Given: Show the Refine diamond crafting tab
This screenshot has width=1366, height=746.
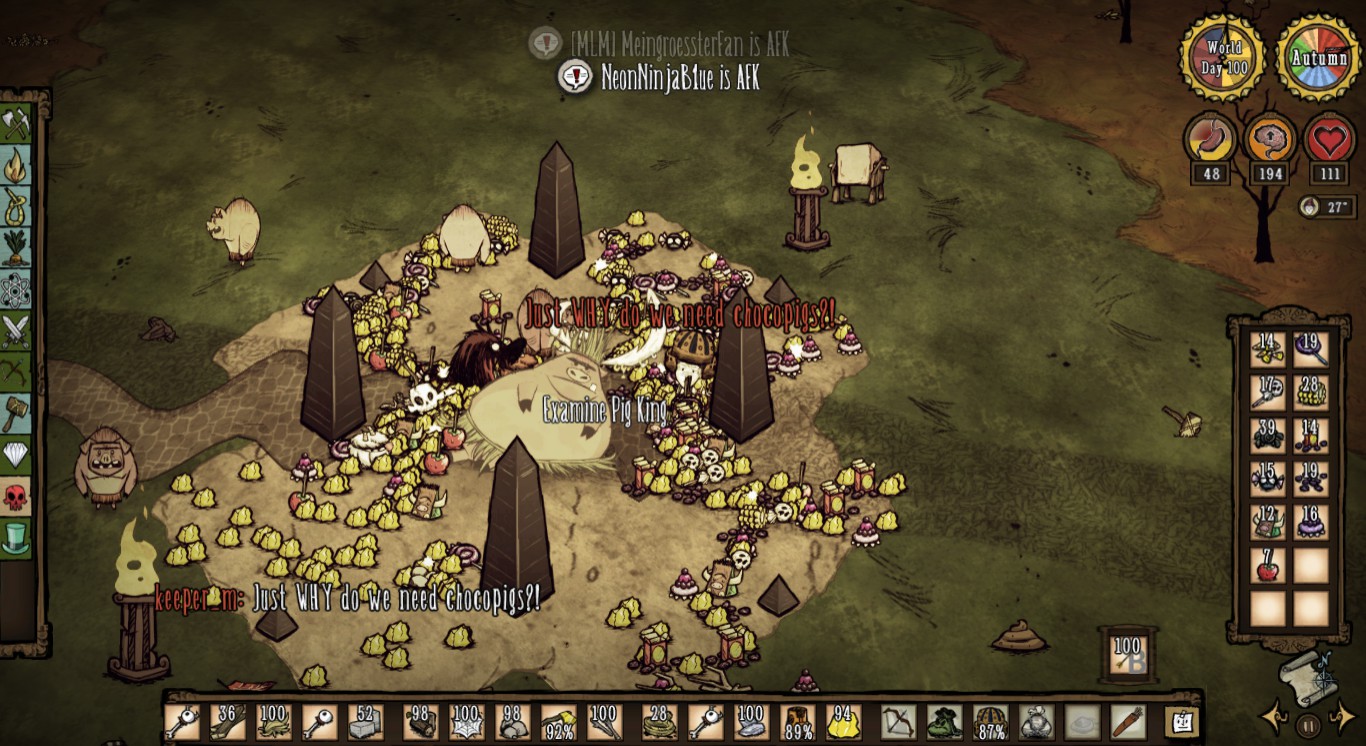Looking at the screenshot, I should (x=17, y=455).
